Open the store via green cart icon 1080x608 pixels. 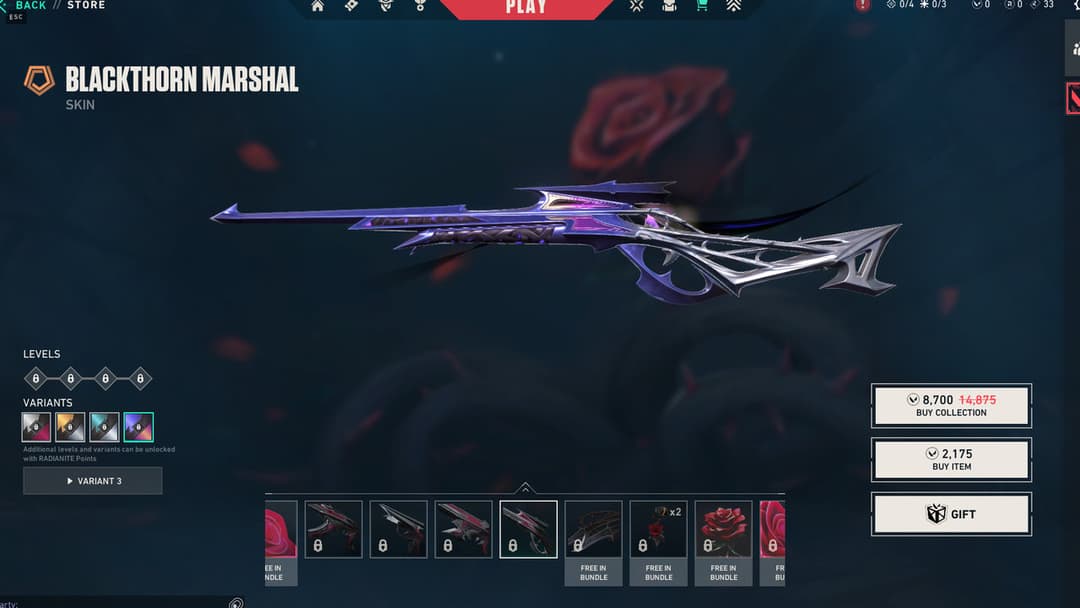point(702,6)
